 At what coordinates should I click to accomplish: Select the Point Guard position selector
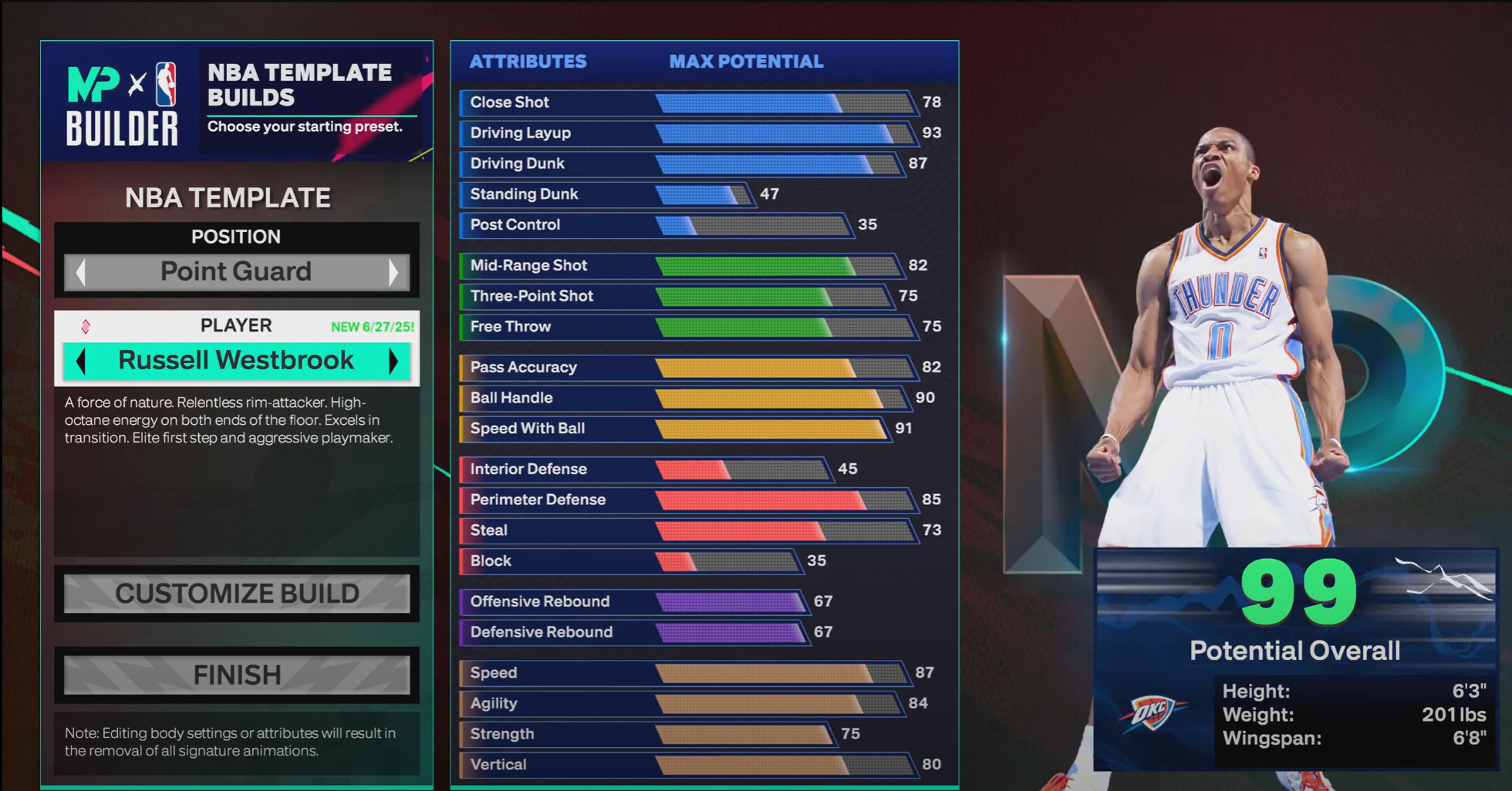pyautogui.click(x=236, y=272)
